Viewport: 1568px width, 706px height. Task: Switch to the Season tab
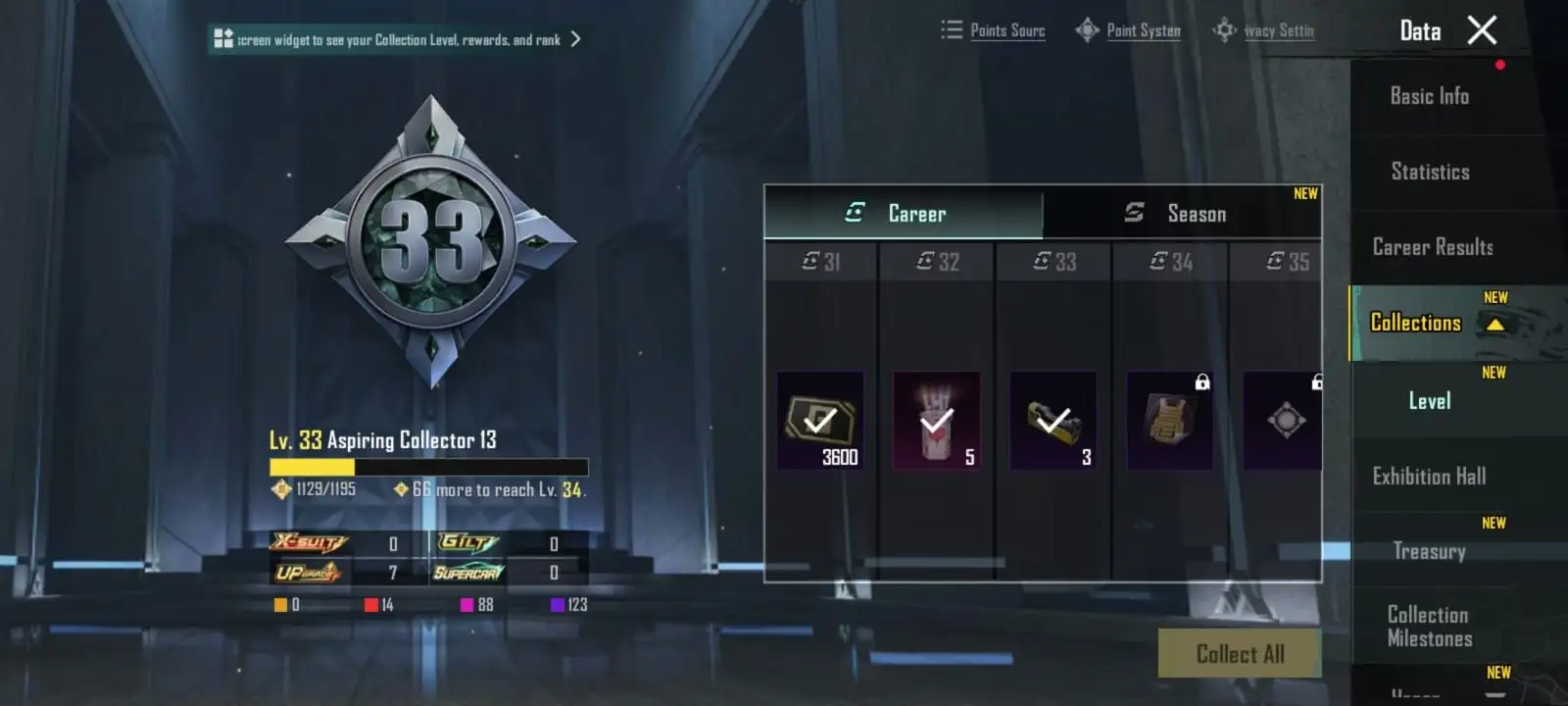(x=1195, y=213)
